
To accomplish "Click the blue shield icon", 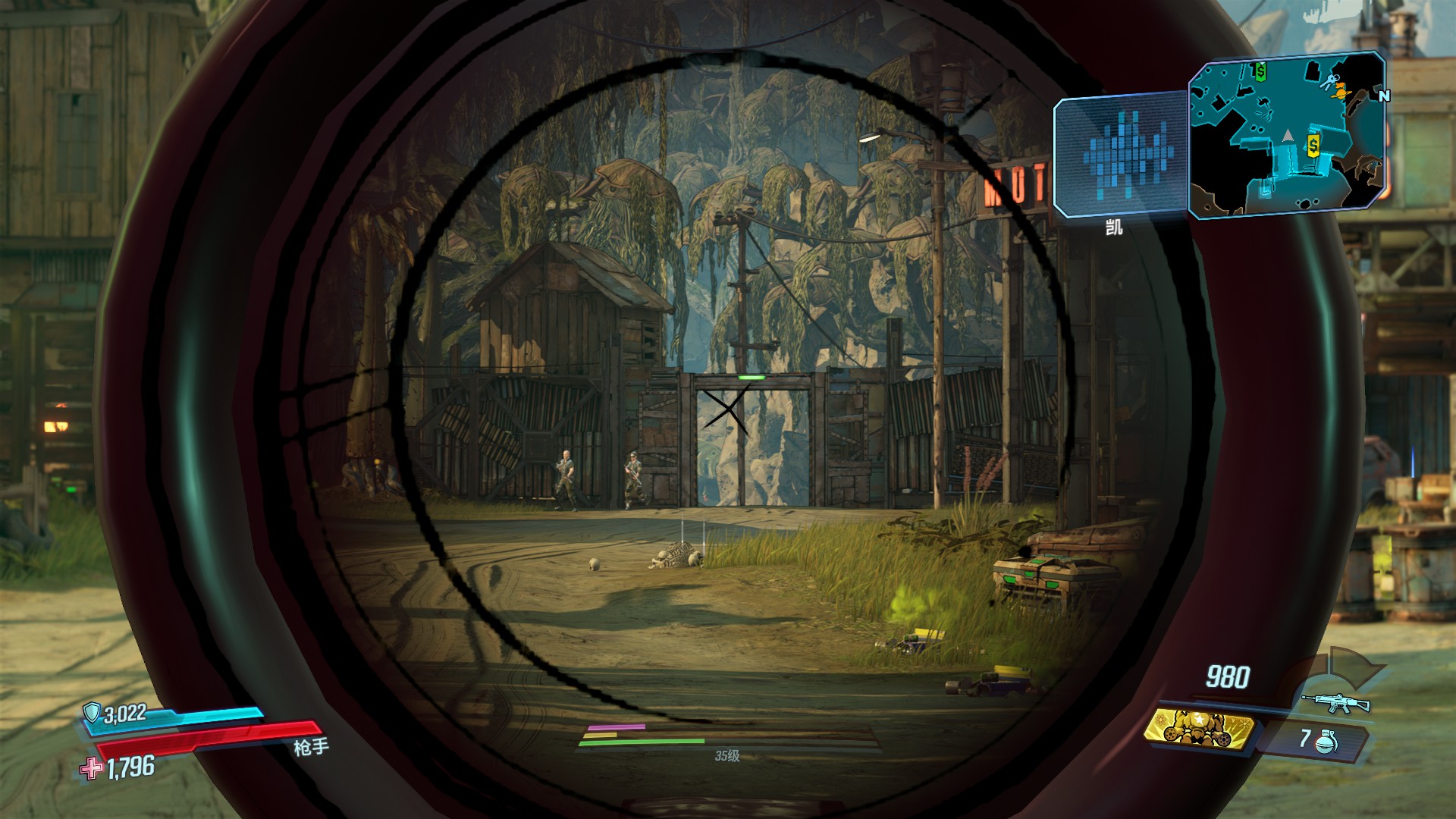I will [93, 713].
